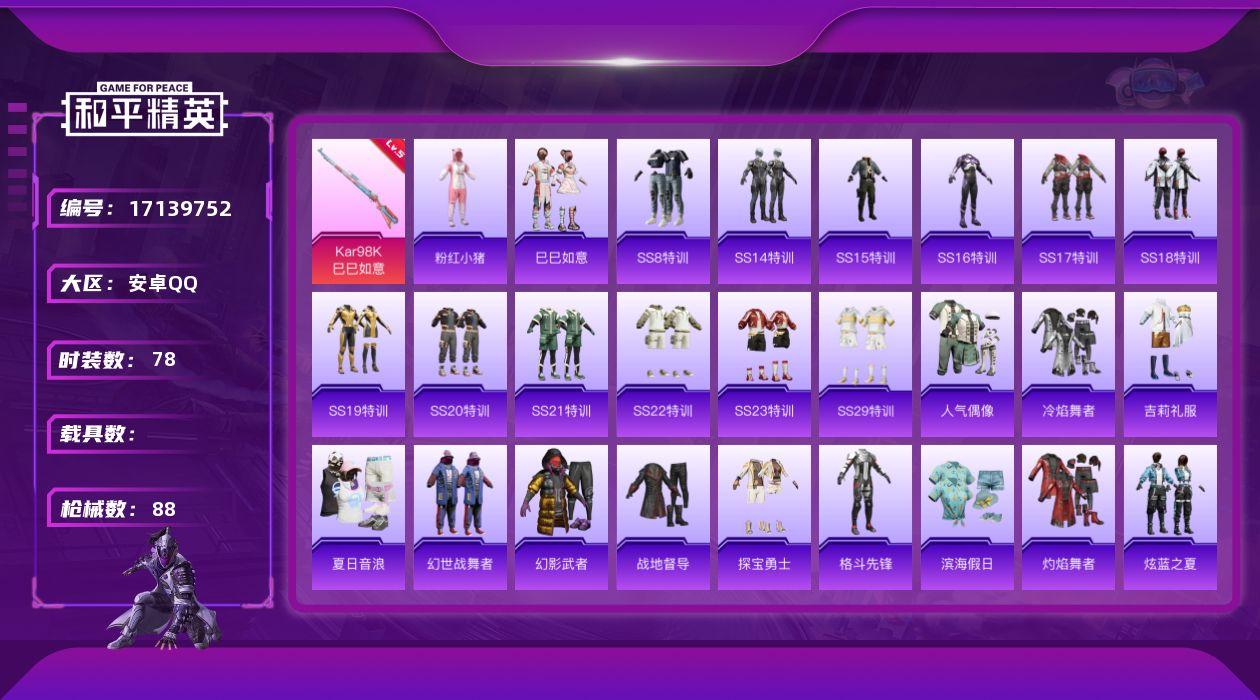Select the SS29特训 outfit card
Image resolution: width=1260 pixels, height=700 pixels.
click(x=865, y=364)
